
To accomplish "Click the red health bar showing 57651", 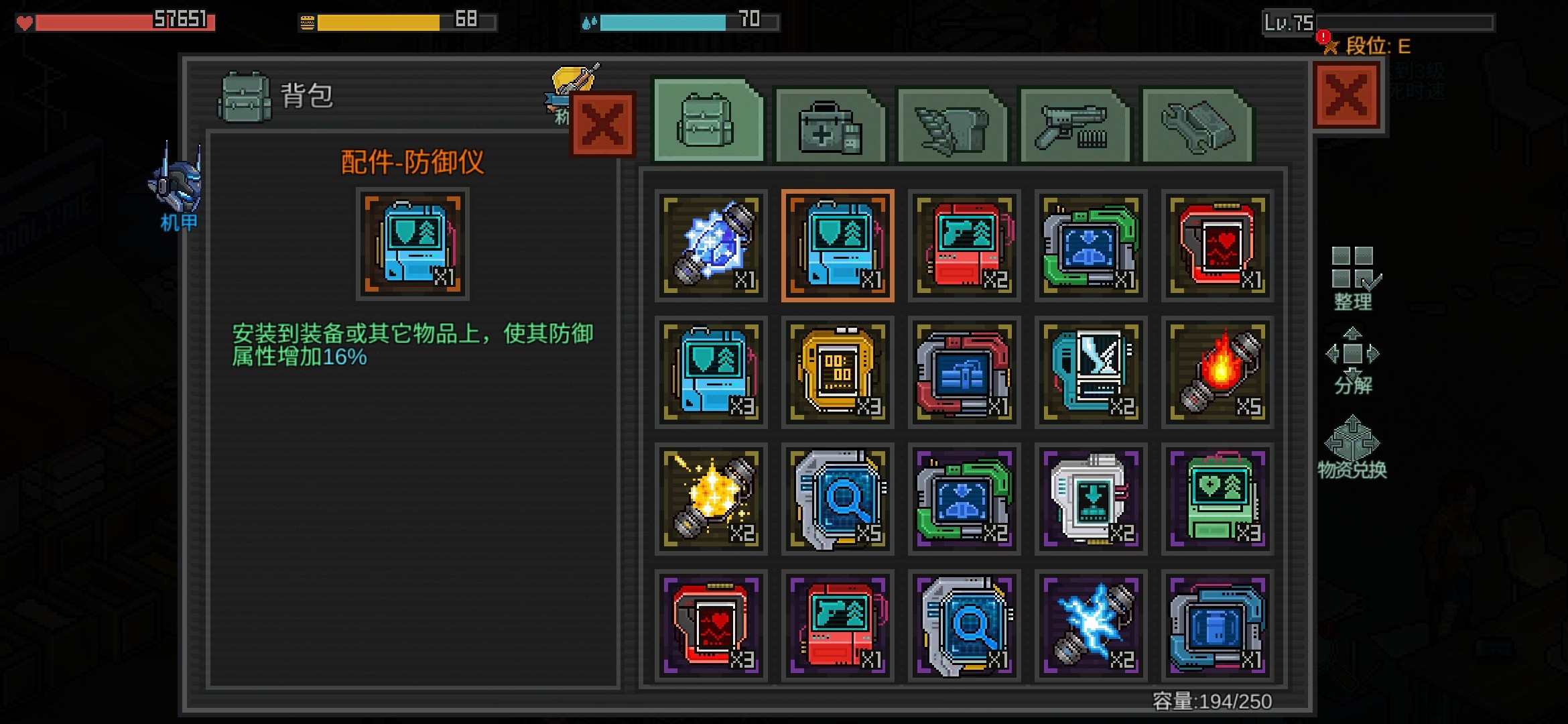I will coord(114,20).
